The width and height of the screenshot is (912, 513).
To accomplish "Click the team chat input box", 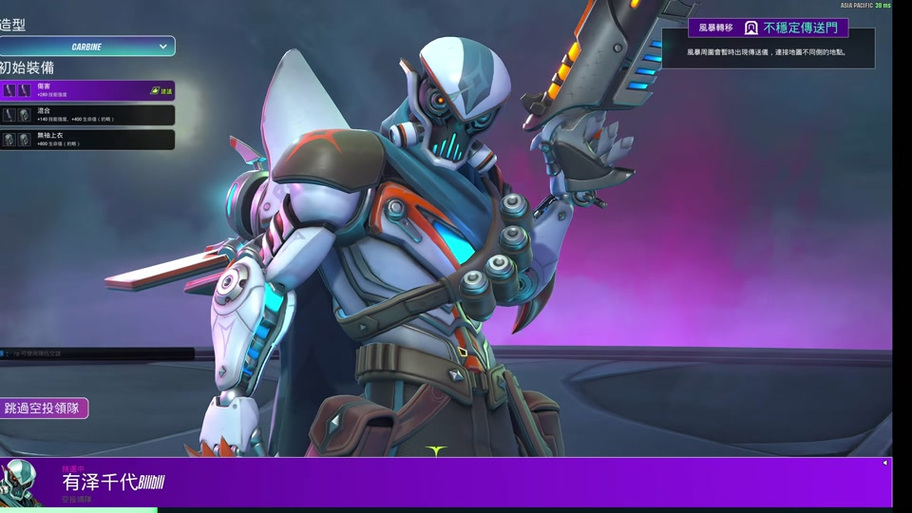I will tap(100, 353).
